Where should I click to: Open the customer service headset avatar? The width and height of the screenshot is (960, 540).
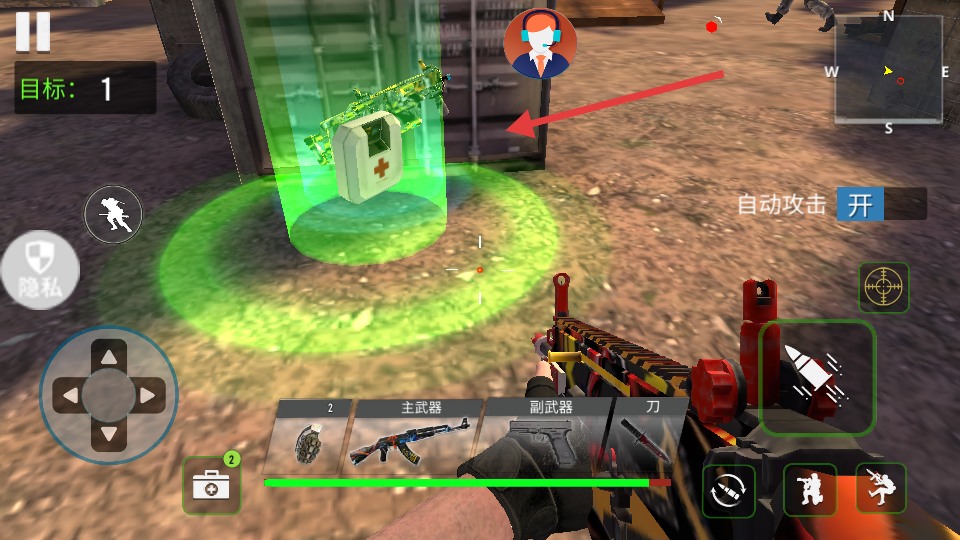(x=540, y=44)
